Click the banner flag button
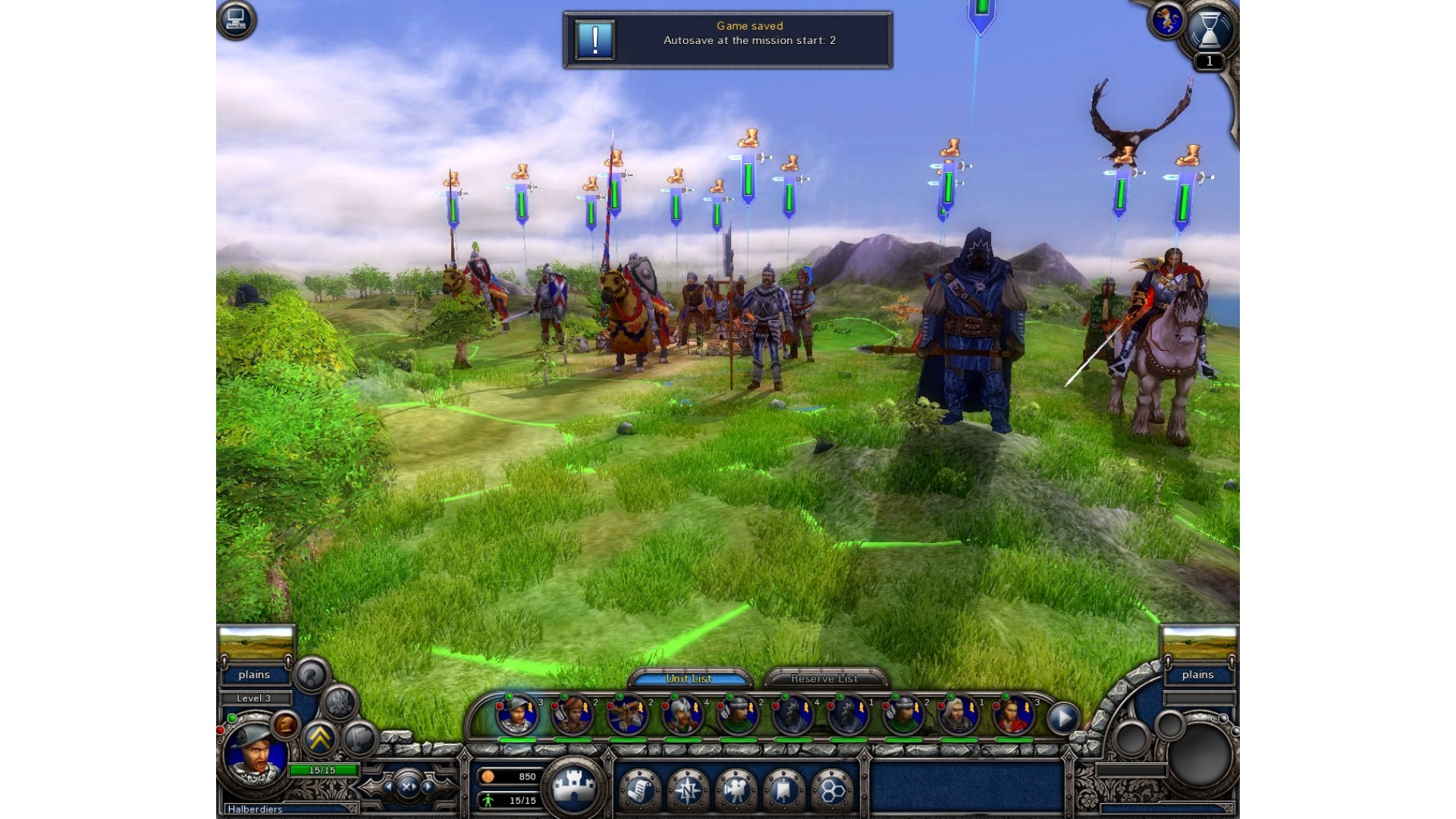Viewport: 1456px width, 819px height. pyautogui.click(x=783, y=789)
